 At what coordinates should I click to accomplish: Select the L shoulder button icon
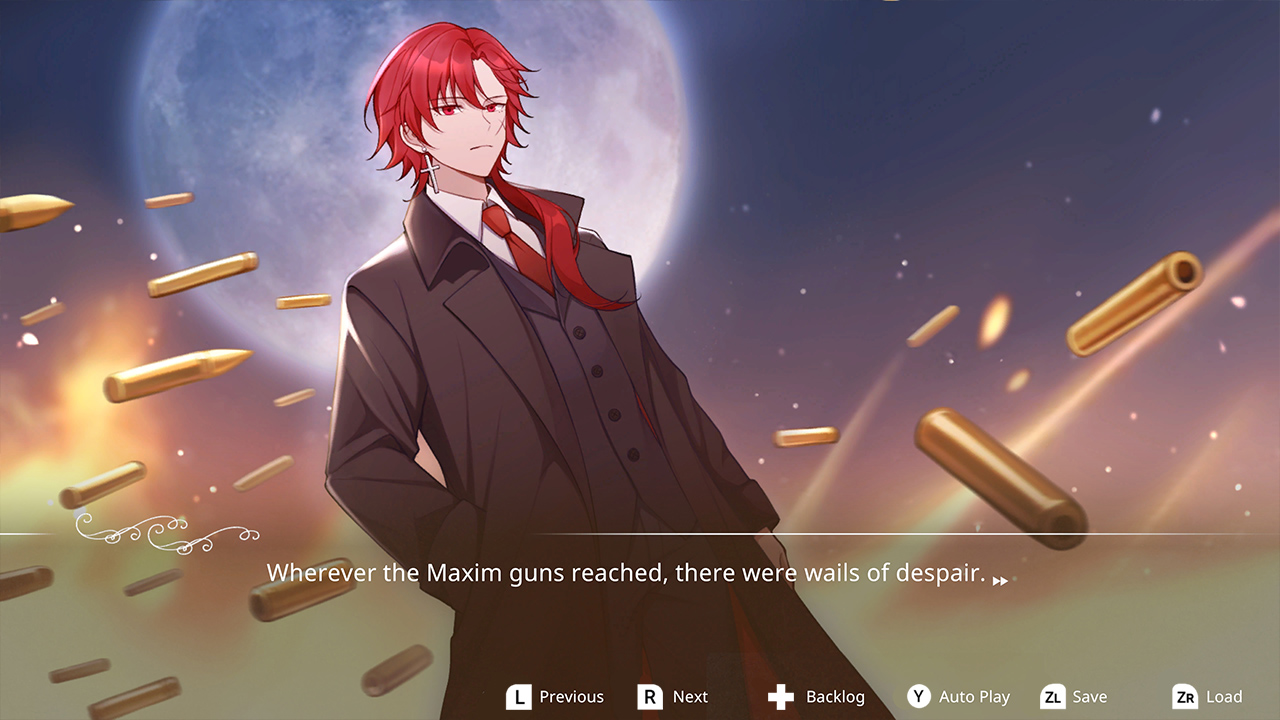point(519,696)
